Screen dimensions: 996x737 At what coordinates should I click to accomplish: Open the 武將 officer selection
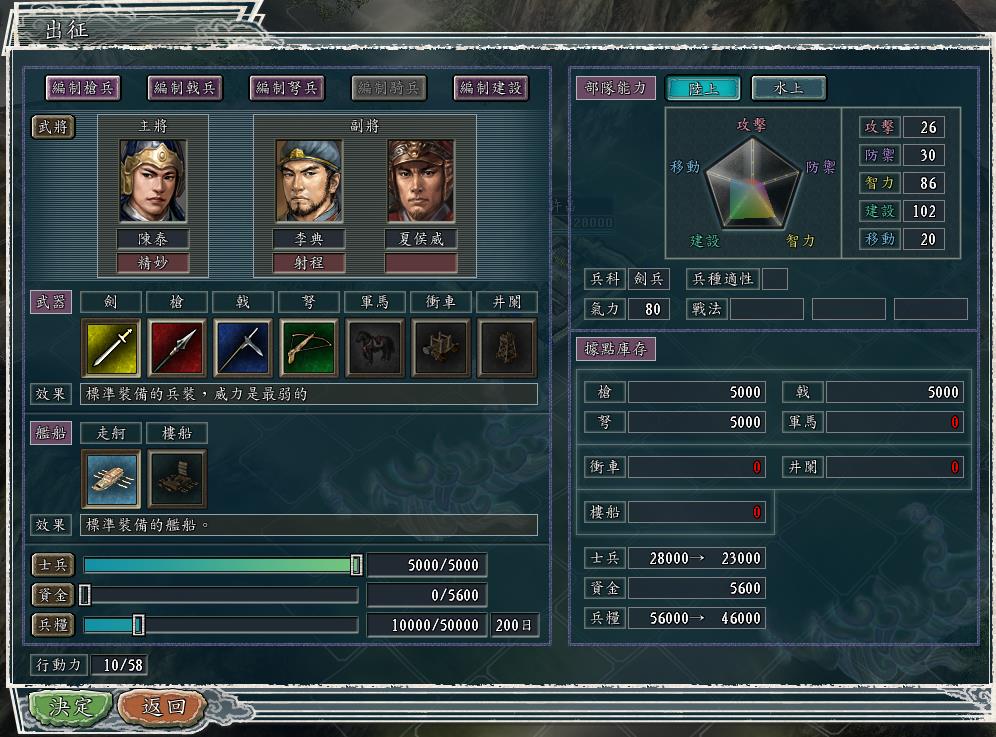point(53,126)
